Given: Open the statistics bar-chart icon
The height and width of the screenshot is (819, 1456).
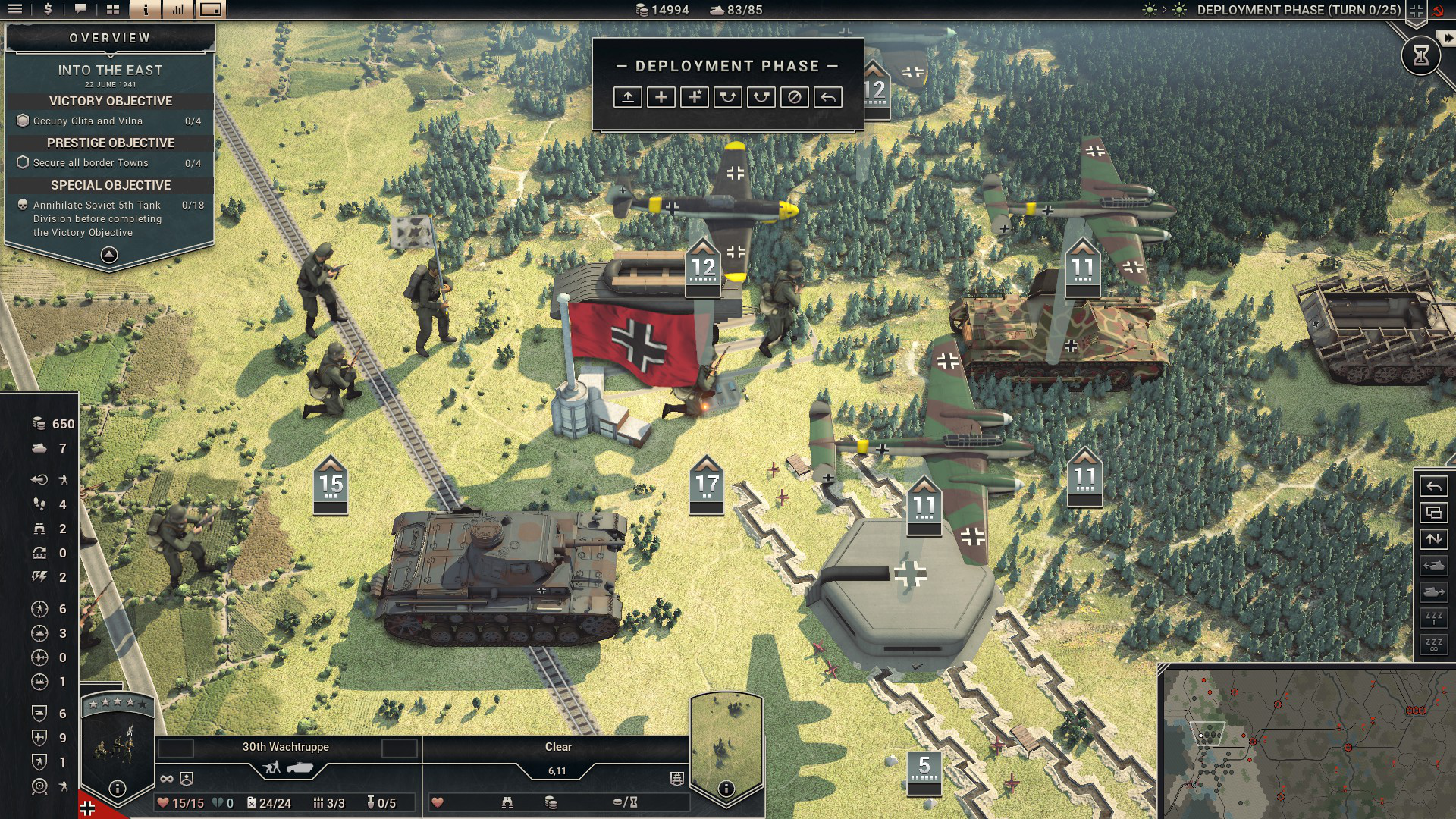Looking at the screenshot, I should tap(179, 10).
